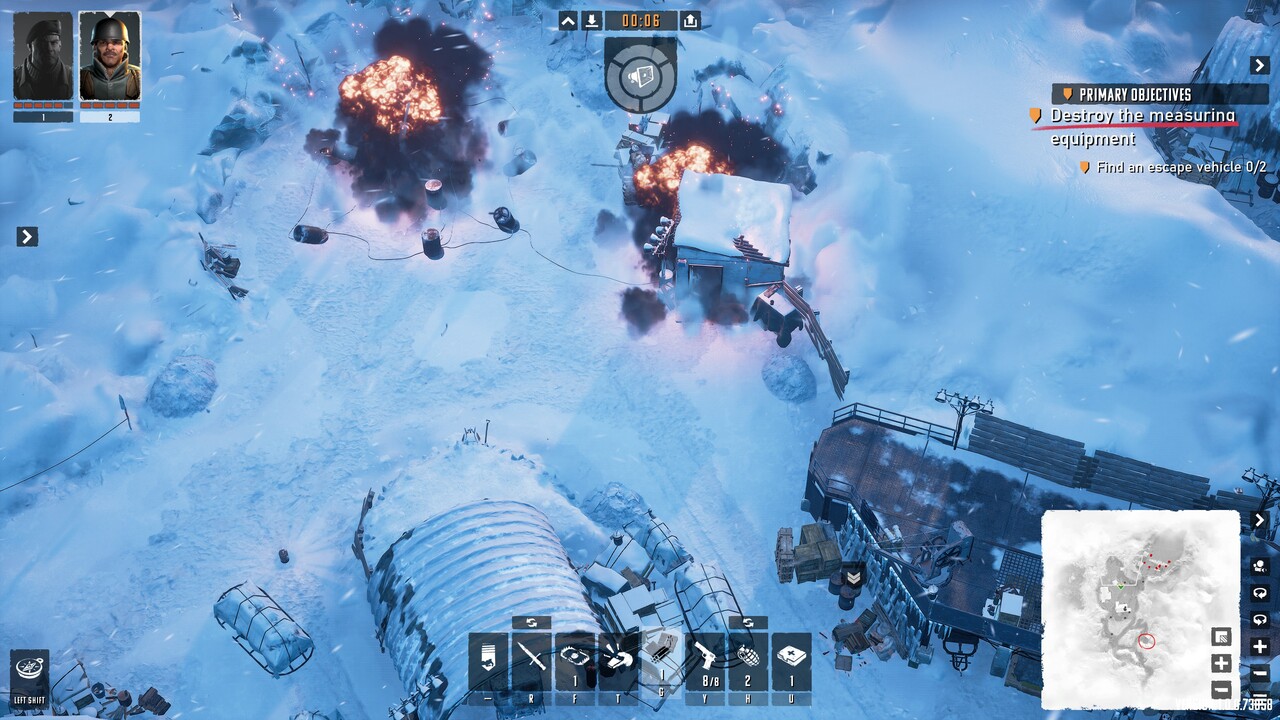This screenshot has height=720, width=1280.
Task: Zoom out the minimap with its minus button
Action: (x=1221, y=689)
